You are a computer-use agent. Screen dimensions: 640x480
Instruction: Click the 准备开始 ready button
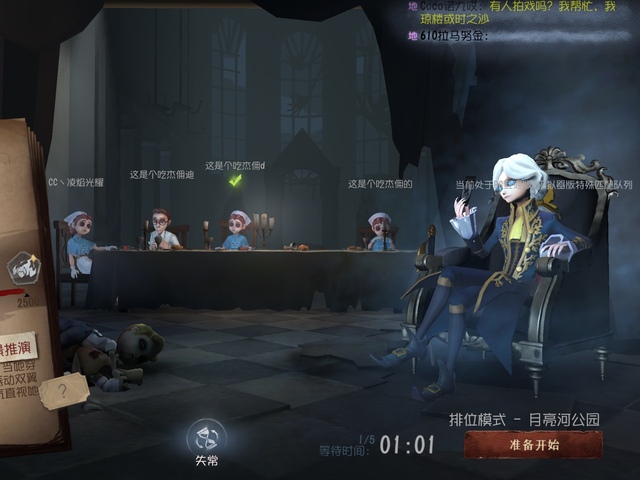pos(533,445)
